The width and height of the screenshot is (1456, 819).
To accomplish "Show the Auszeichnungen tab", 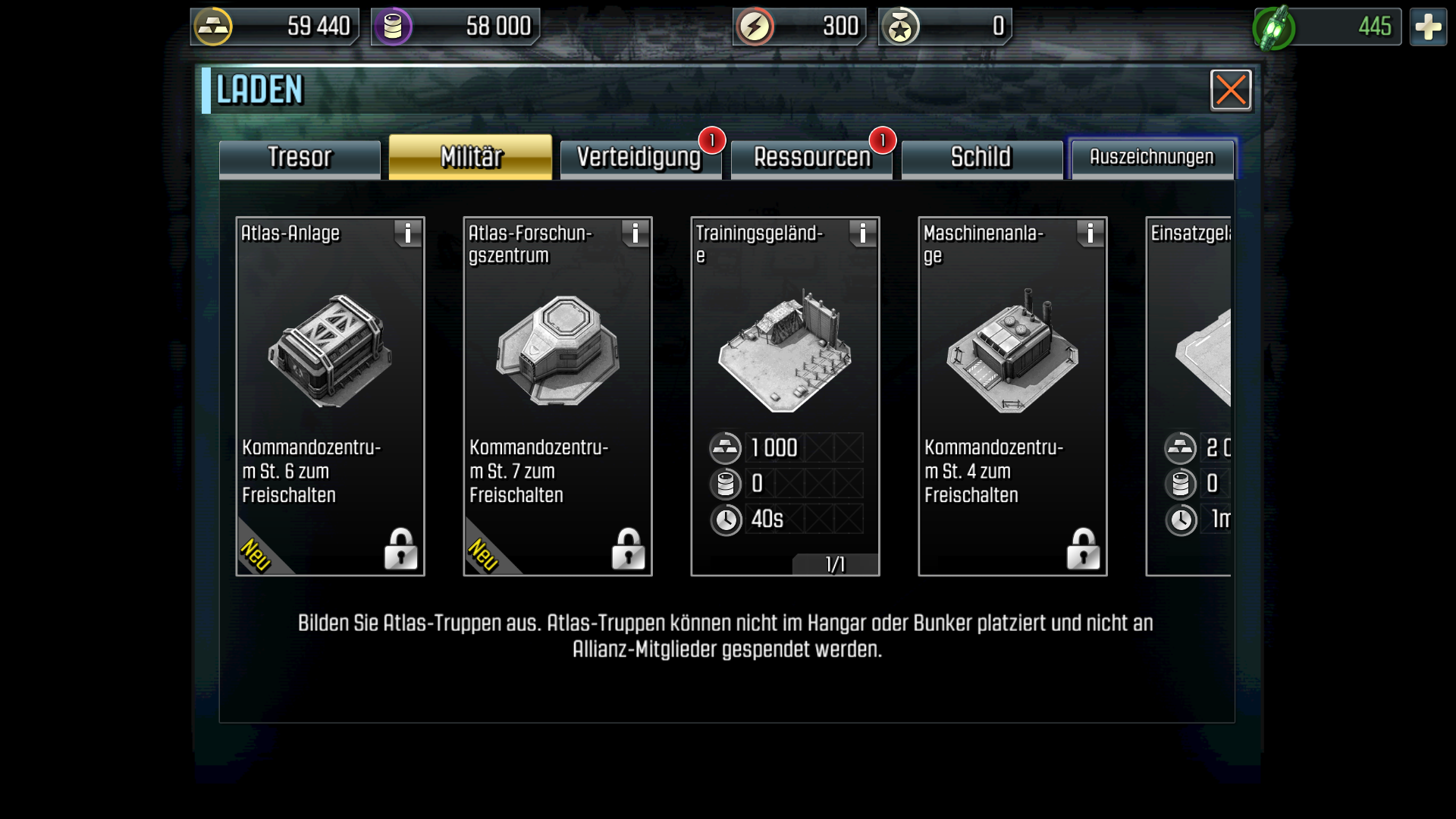I will [x=1151, y=158].
